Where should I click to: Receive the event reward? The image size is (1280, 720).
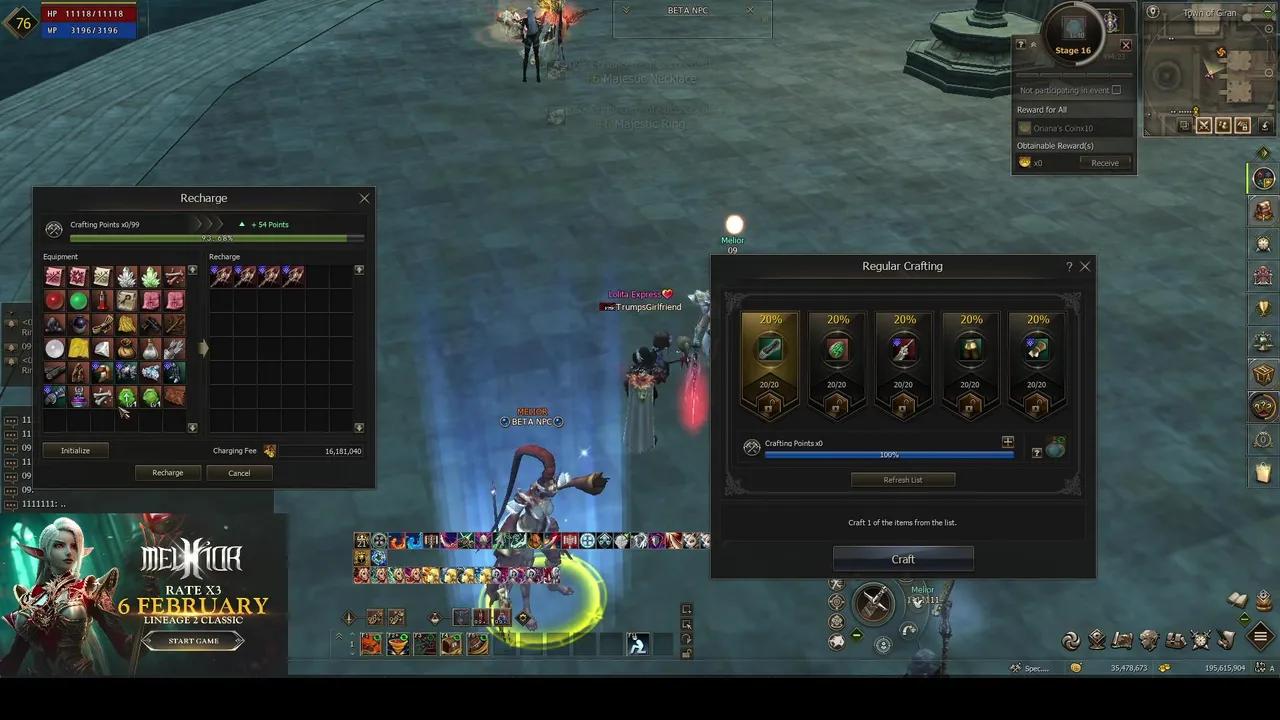click(1104, 163)
